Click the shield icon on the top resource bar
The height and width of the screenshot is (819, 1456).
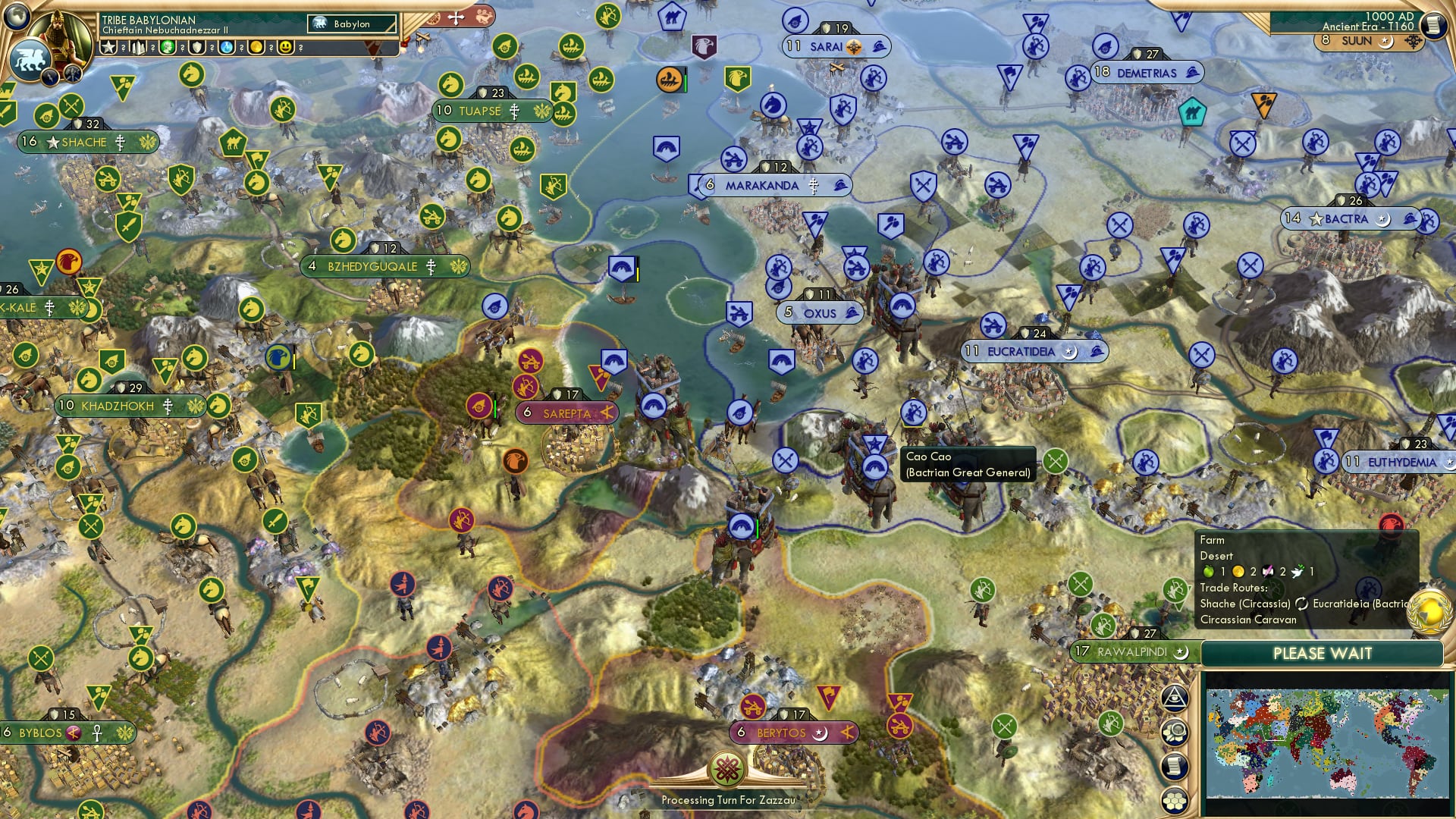point(197,48)
